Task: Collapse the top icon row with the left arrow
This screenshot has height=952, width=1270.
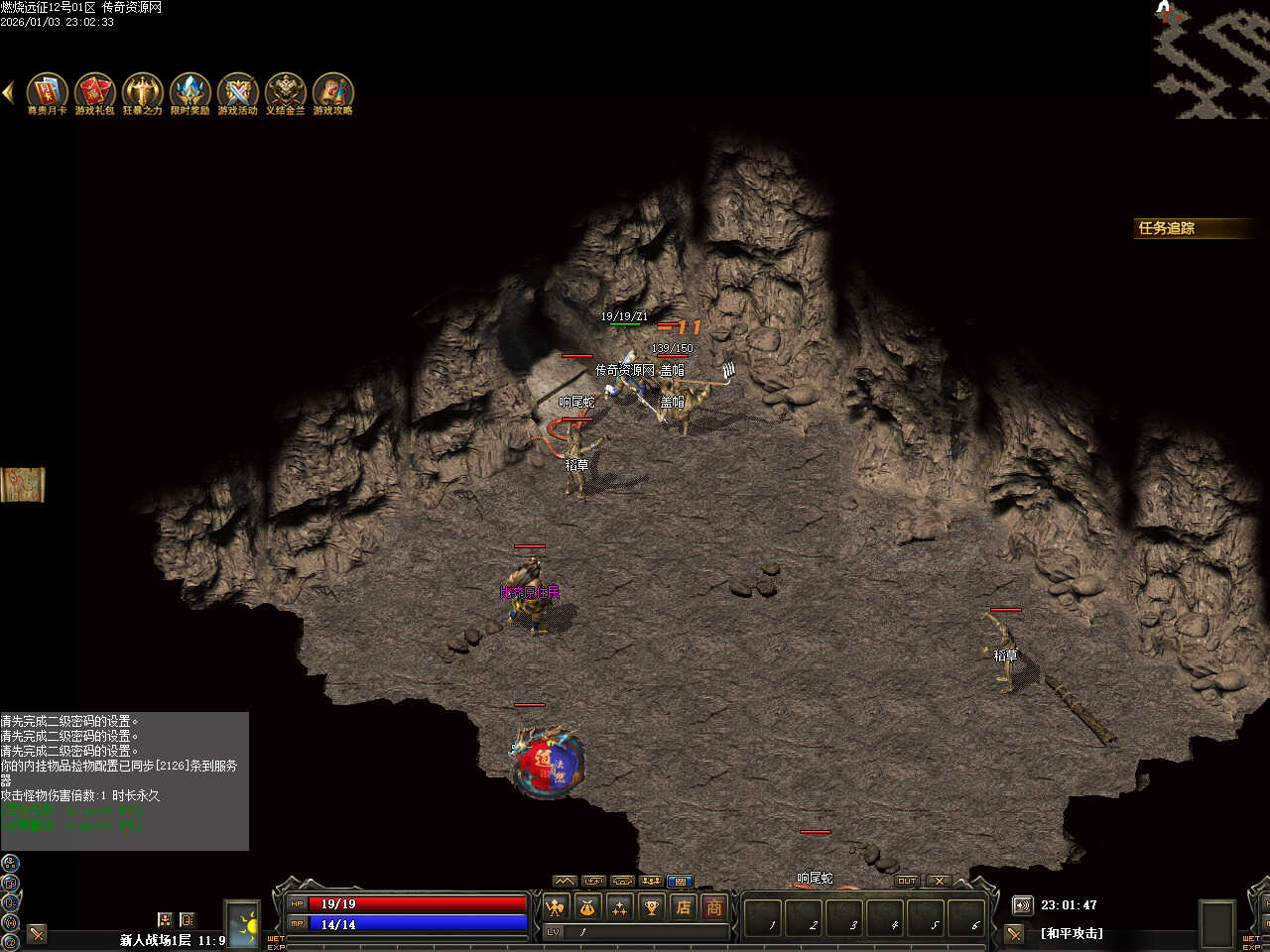Action: (8, 92)
